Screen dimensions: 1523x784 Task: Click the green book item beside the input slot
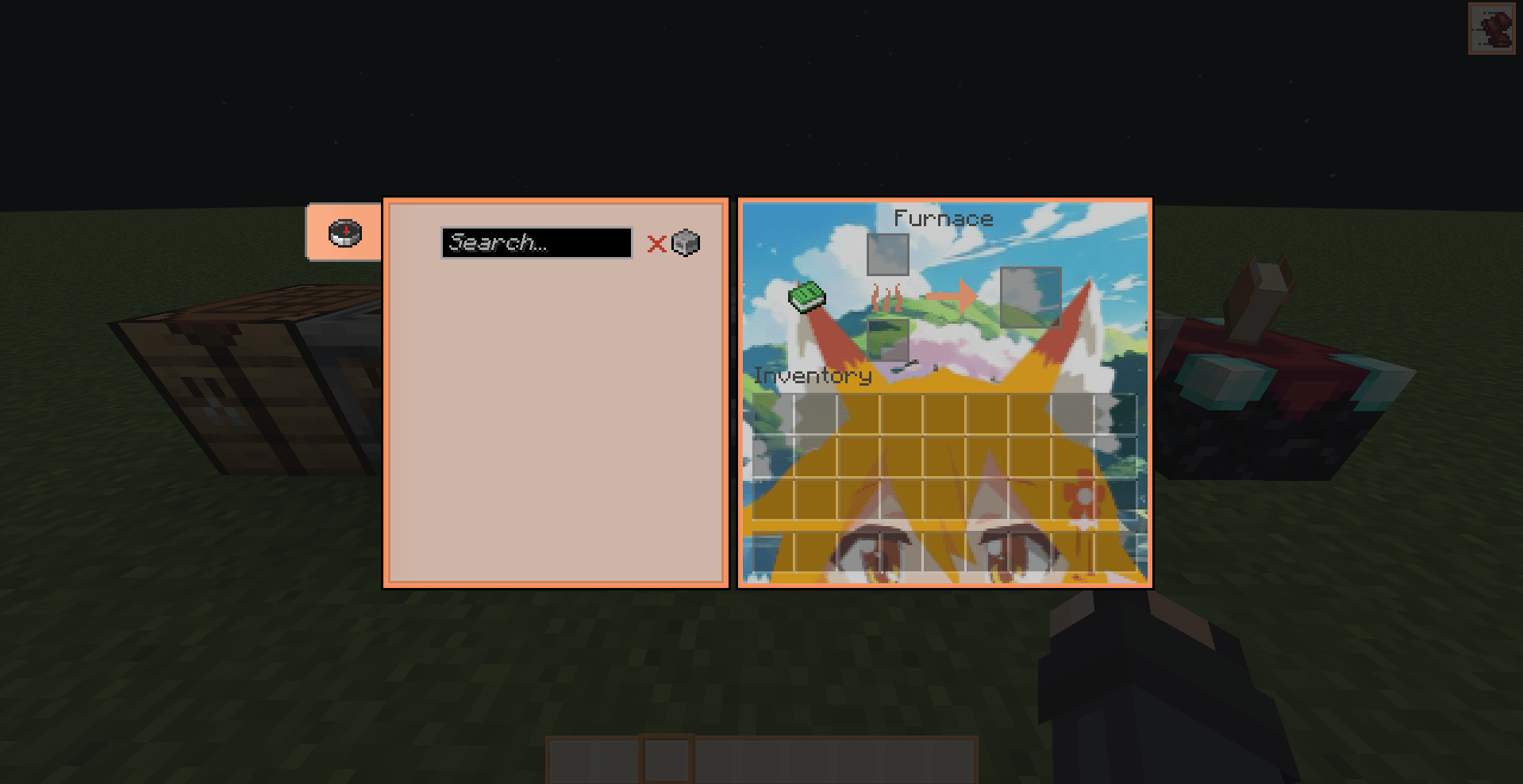[807, 297]
